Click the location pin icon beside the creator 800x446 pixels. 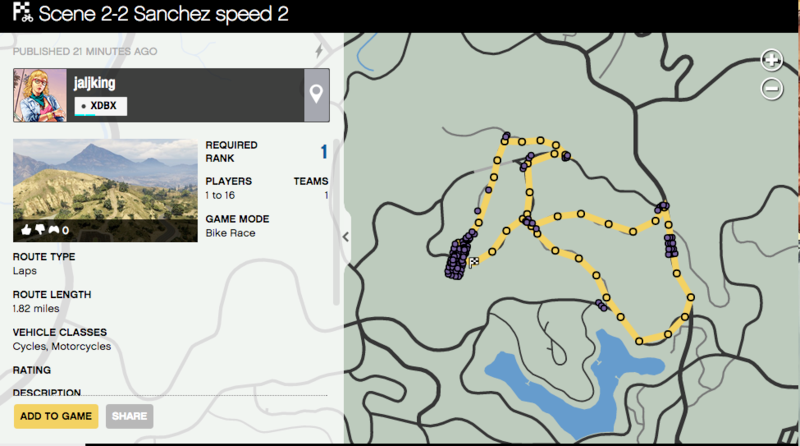[316, 95]
